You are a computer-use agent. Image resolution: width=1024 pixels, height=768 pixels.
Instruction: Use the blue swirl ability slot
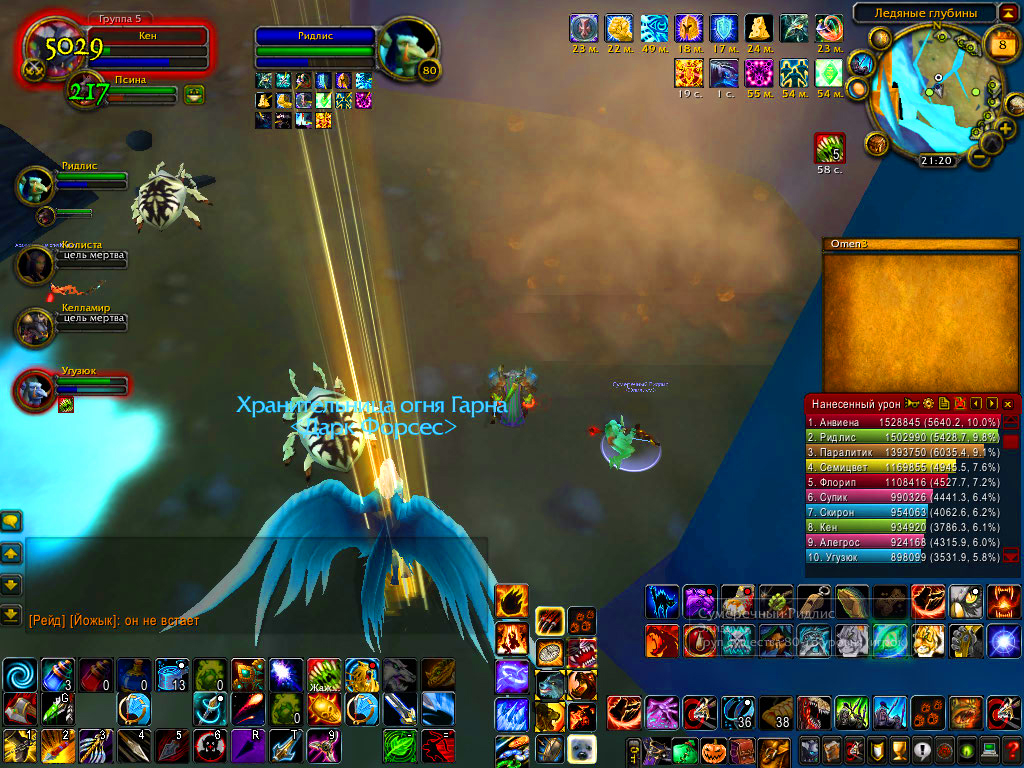point(19,675)
